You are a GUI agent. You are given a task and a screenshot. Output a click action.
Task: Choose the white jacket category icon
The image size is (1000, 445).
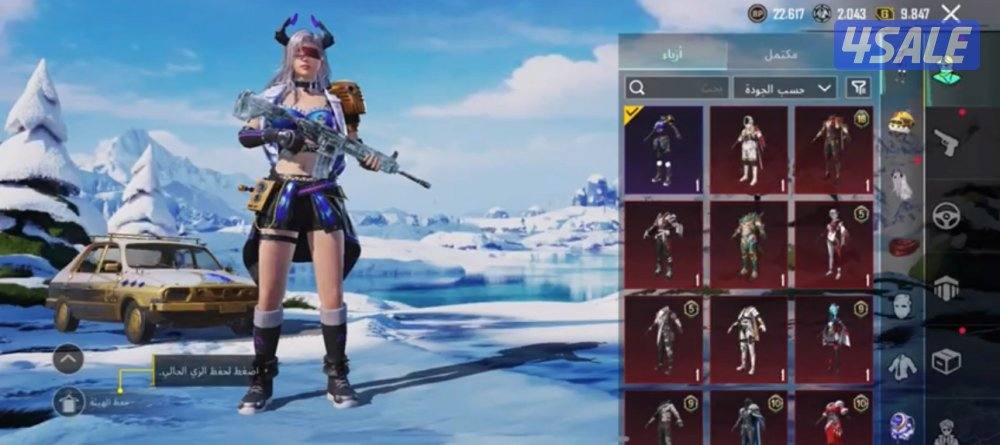pos(902,366)
